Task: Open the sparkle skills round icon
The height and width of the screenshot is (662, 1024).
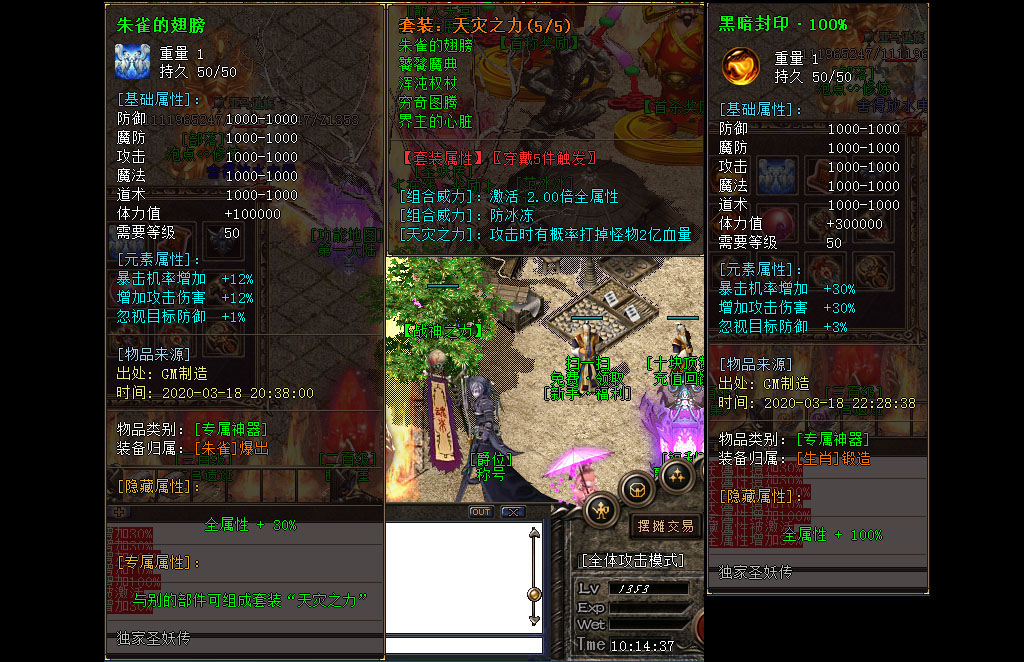Action: coord(676,477)
